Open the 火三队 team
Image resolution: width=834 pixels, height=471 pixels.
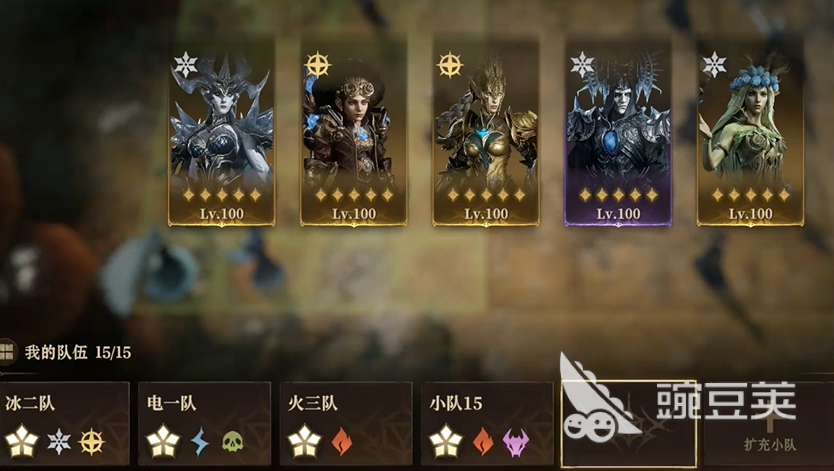[345, 425]
